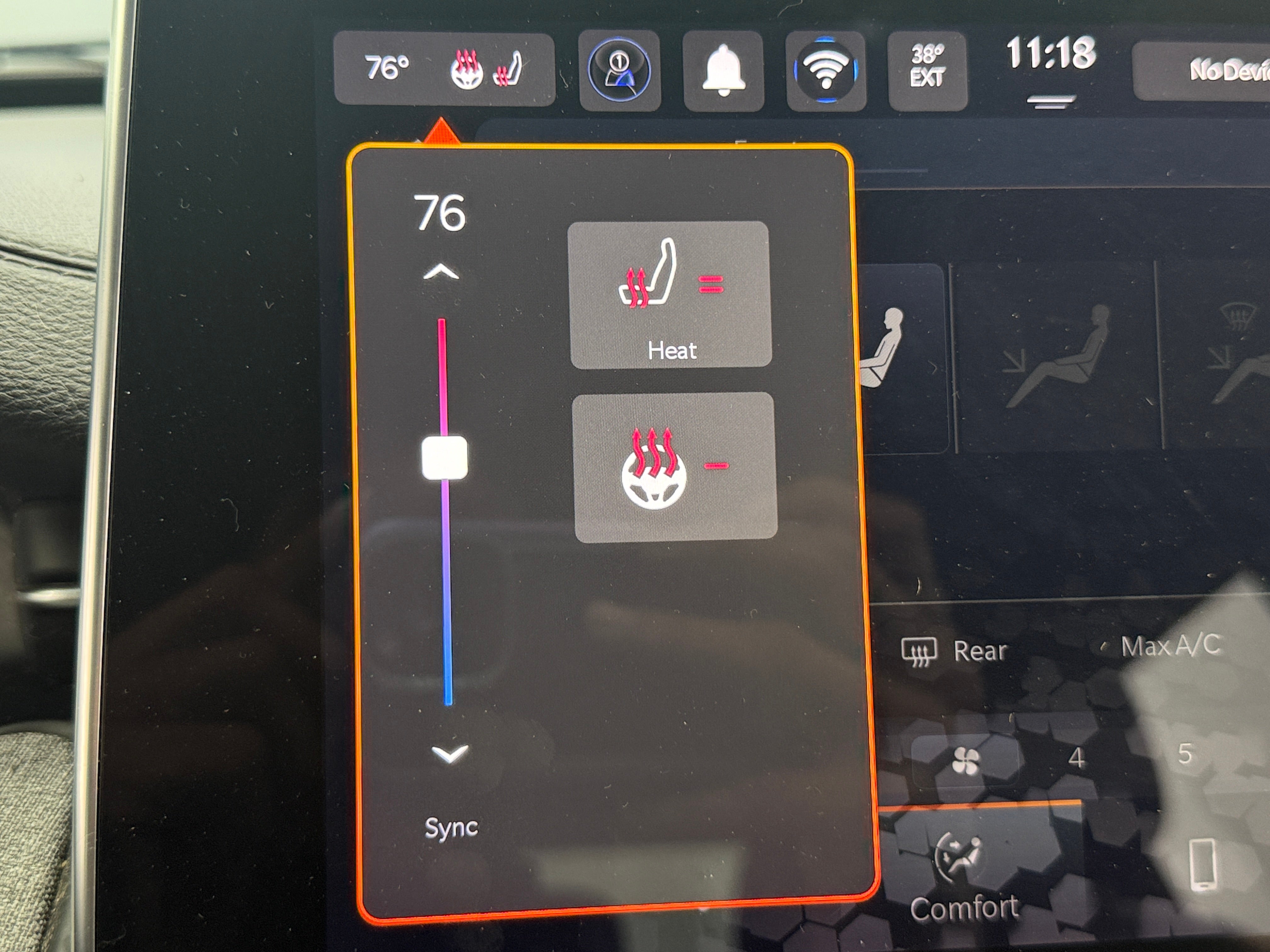The image size is (1270, 952).
Task: Open the notification bell
Action: pos(723,71)
